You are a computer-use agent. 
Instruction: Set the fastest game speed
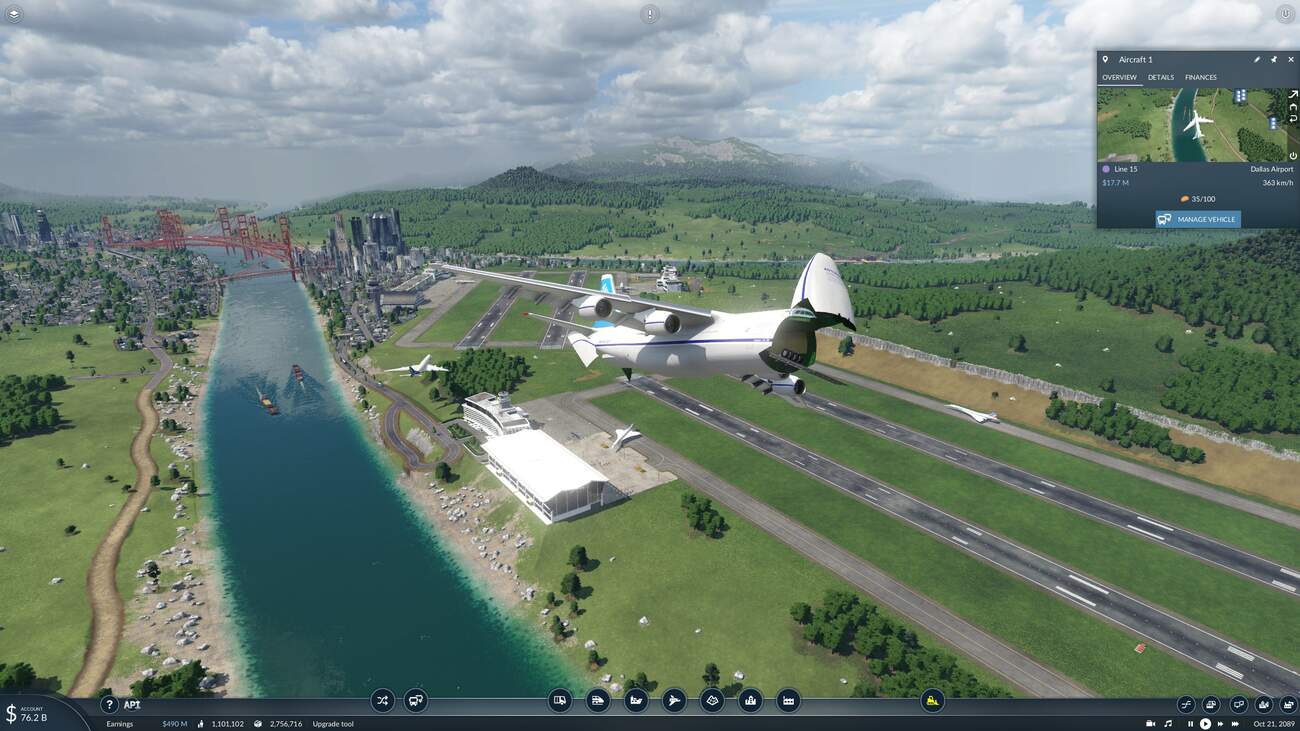coord(1233,723)
